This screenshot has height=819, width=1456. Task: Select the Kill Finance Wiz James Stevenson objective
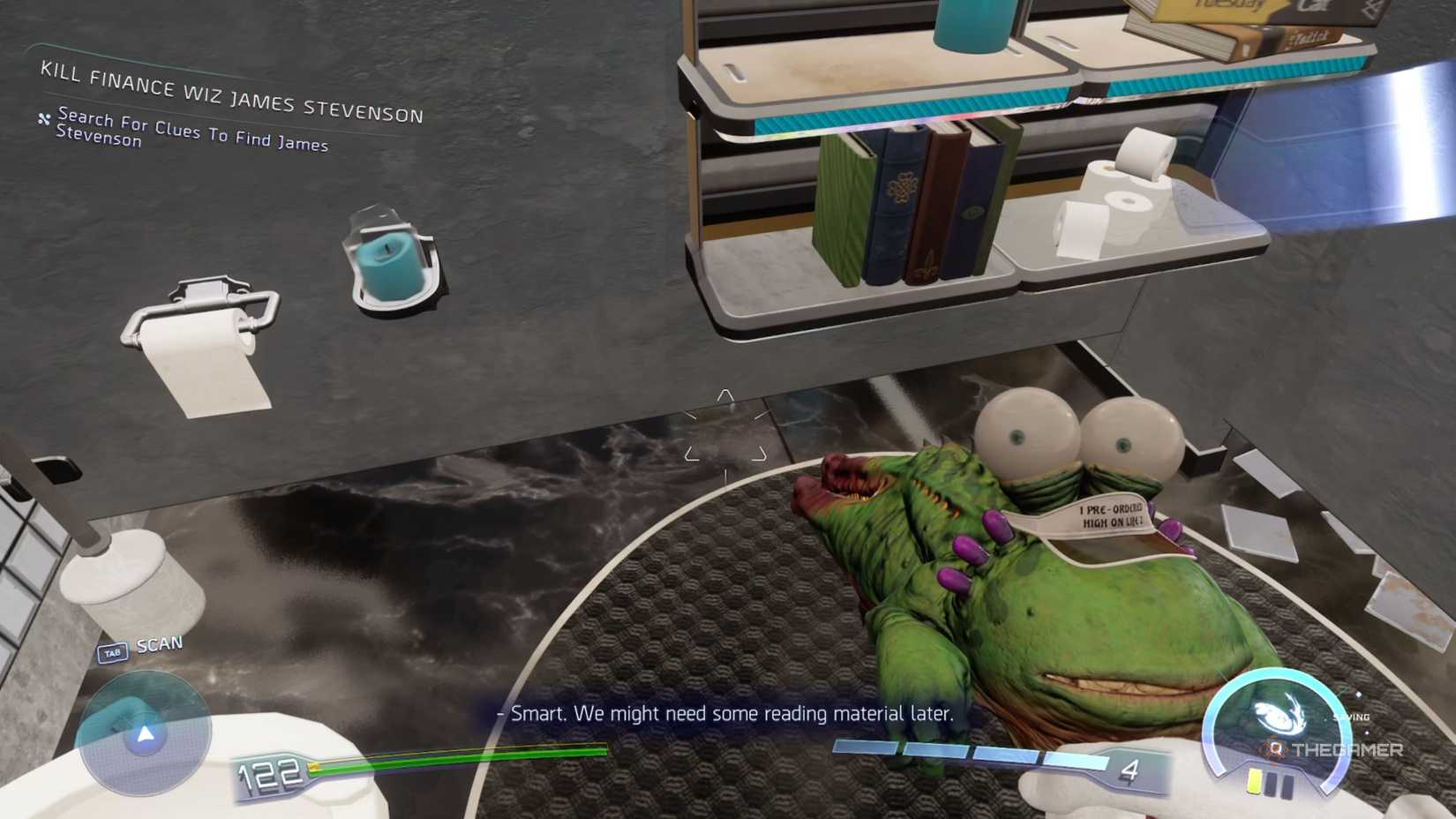tap(231, 93)
